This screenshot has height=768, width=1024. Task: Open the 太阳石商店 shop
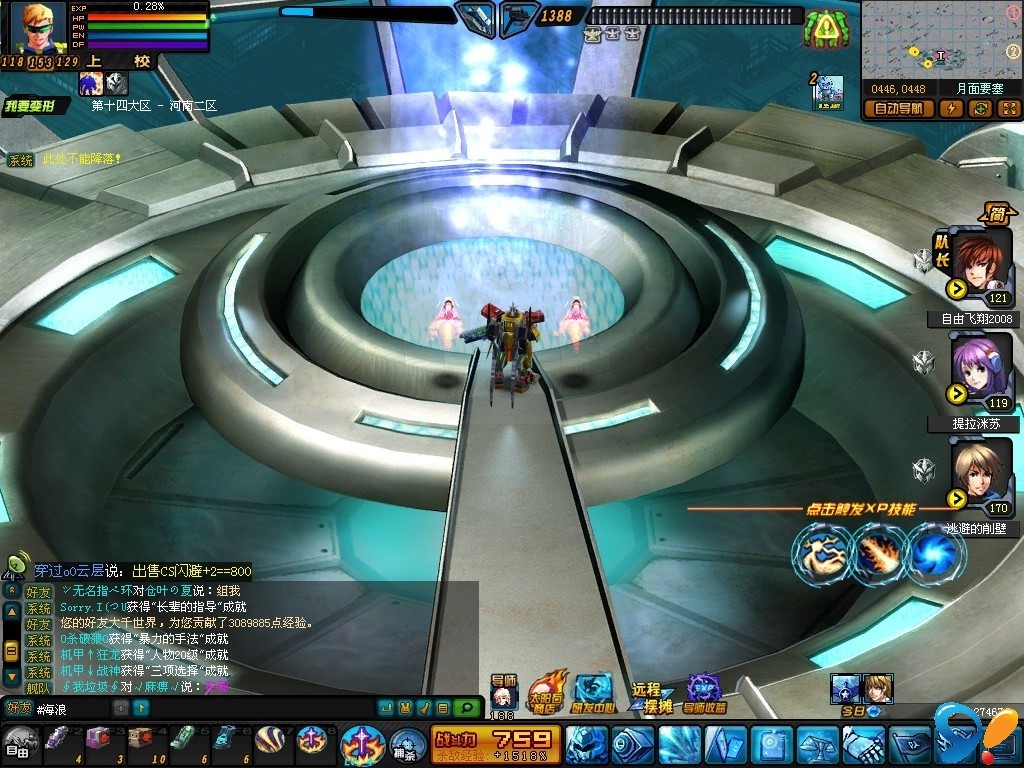[x=547, y=691]
